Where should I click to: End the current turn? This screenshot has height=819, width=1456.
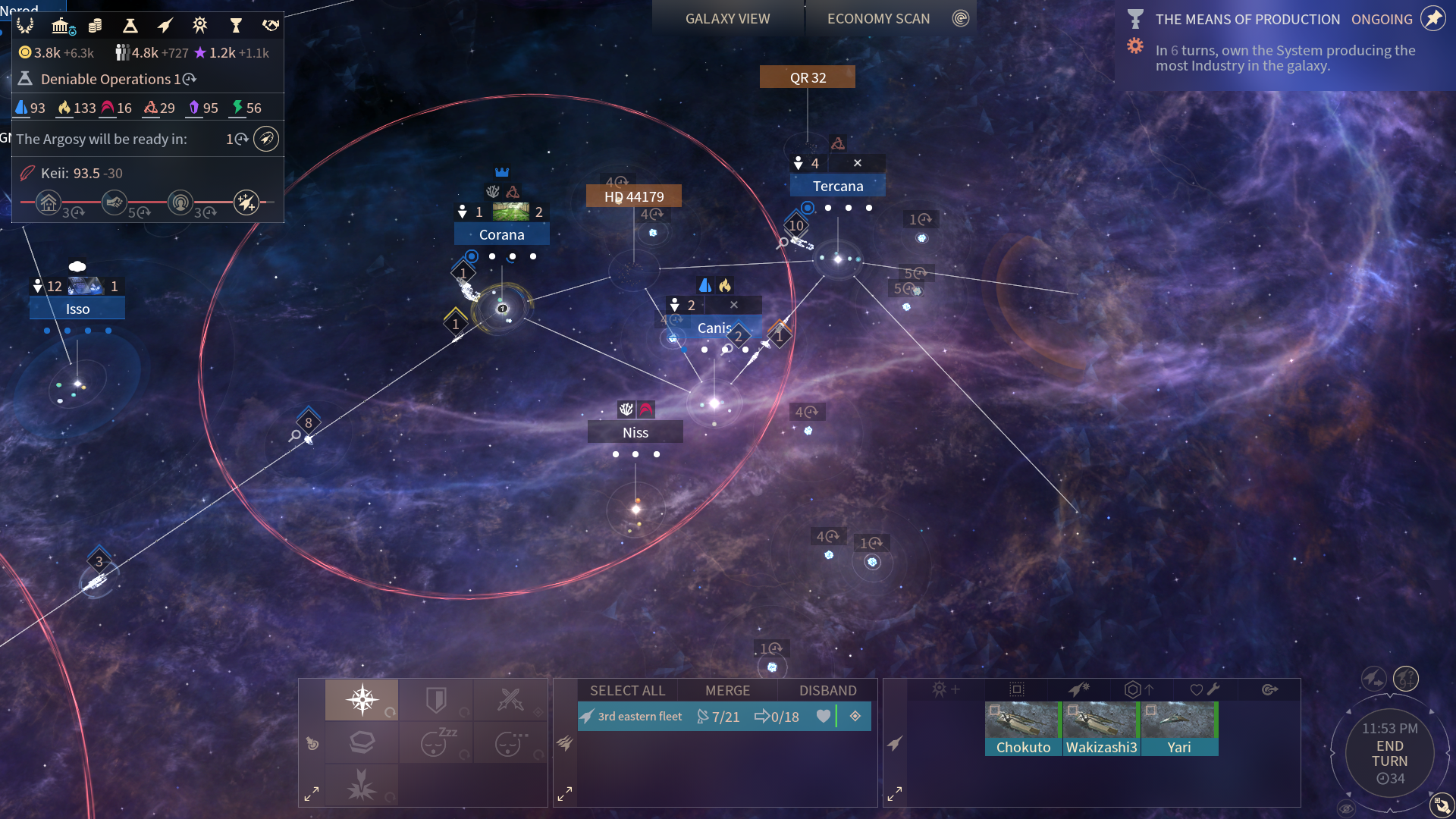[x=1389, y=754]
